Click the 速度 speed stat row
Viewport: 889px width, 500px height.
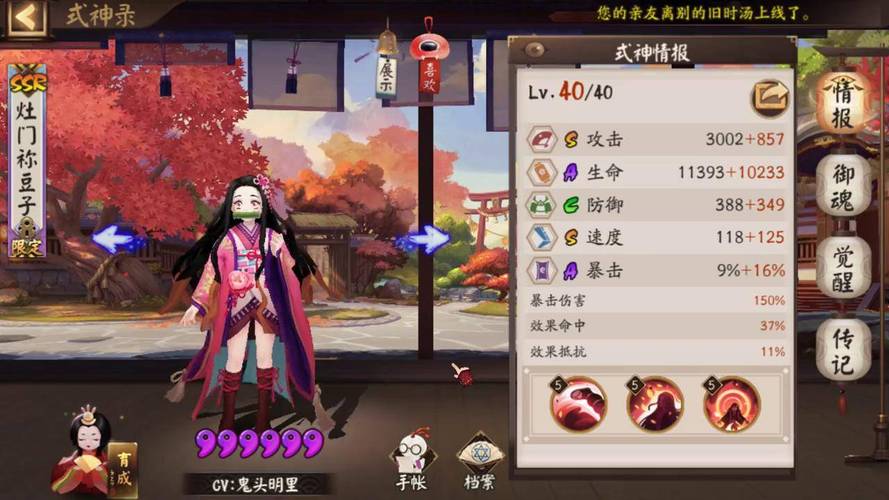tap(657, 236)
